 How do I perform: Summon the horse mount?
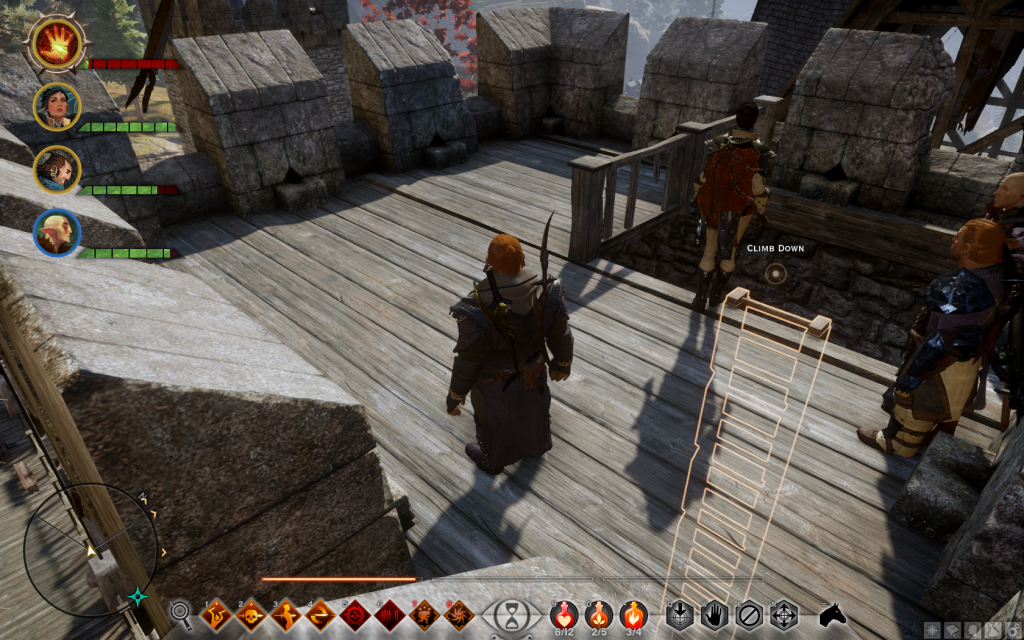832,613
